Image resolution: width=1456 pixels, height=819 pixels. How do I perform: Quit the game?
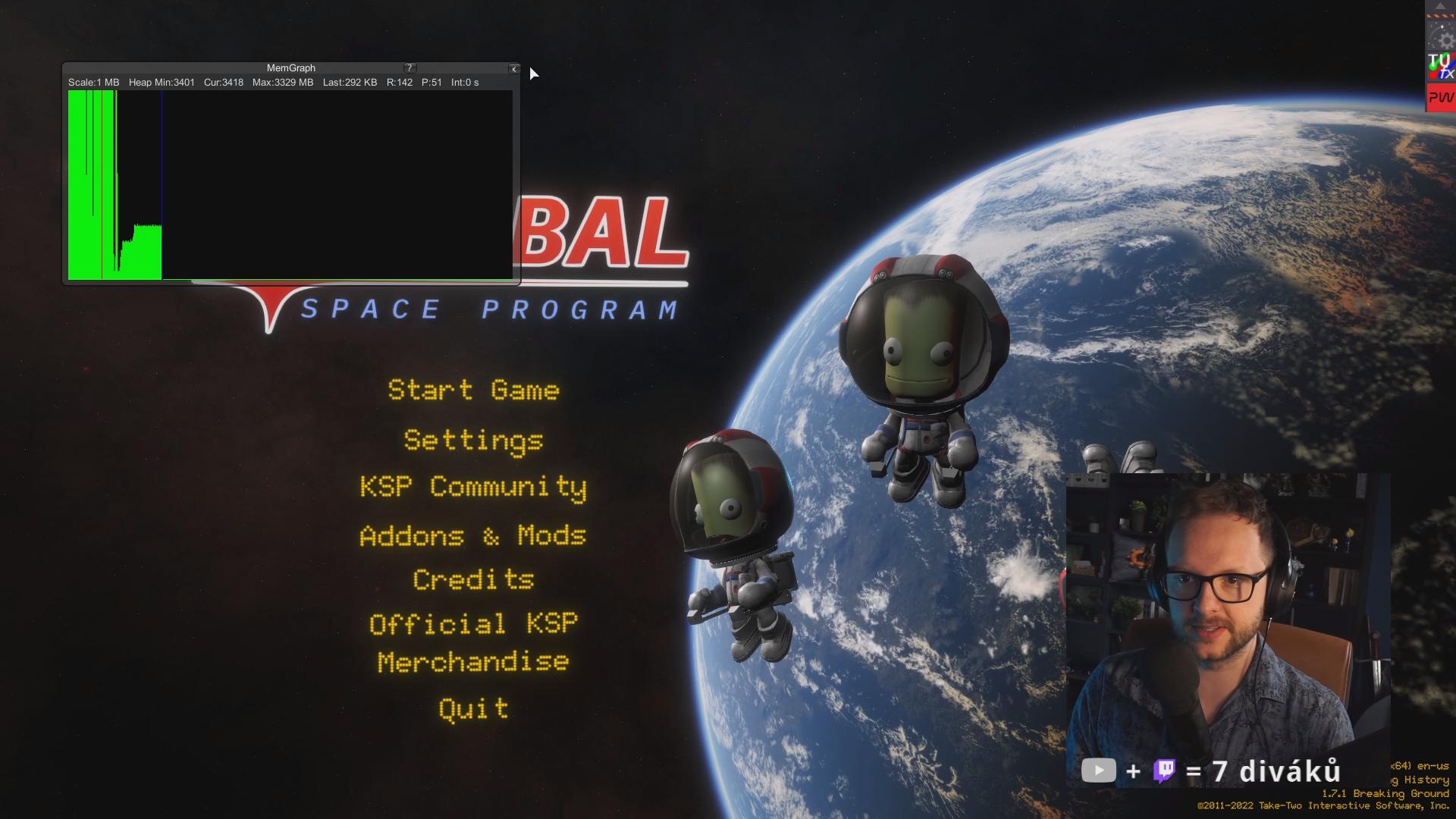click(x=473, y=709)
